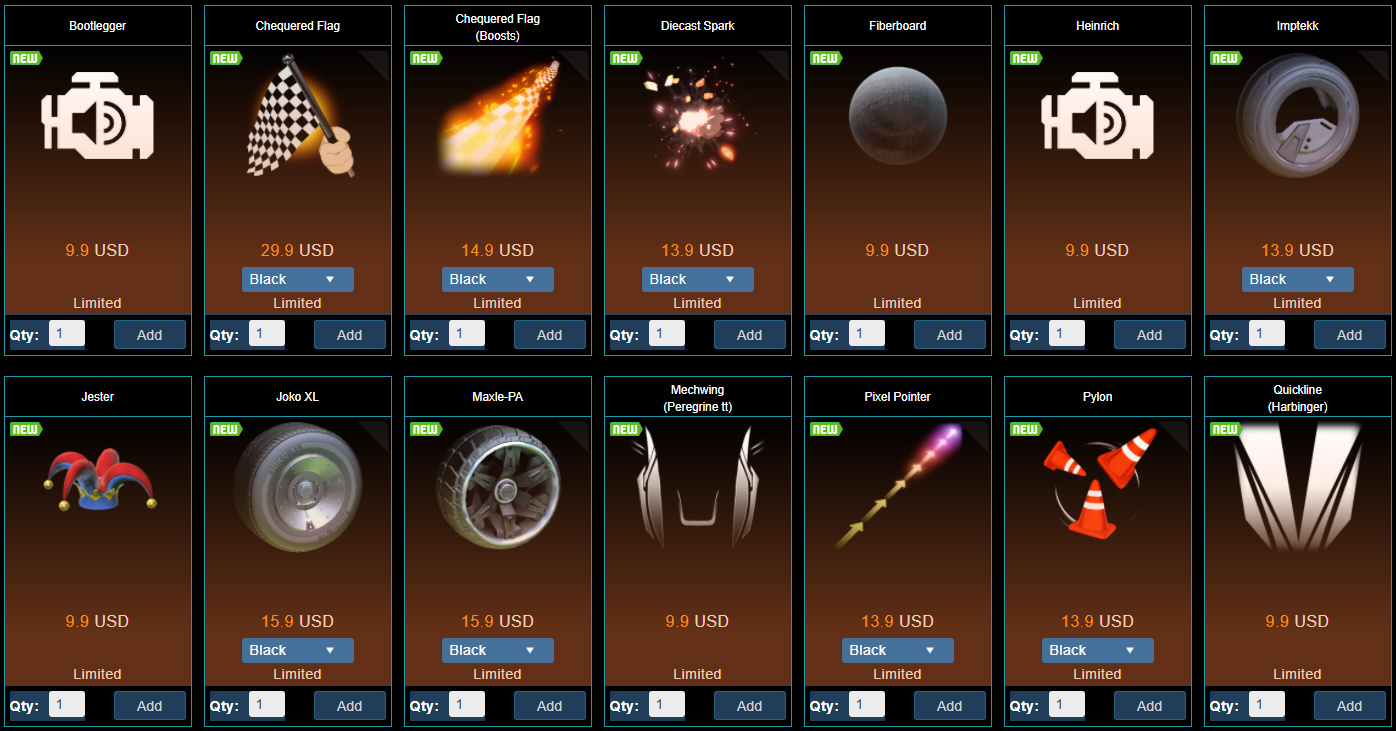Add the Jester topper to cart
Viewport: 1396px width, 731px height.
pos(149,706)
